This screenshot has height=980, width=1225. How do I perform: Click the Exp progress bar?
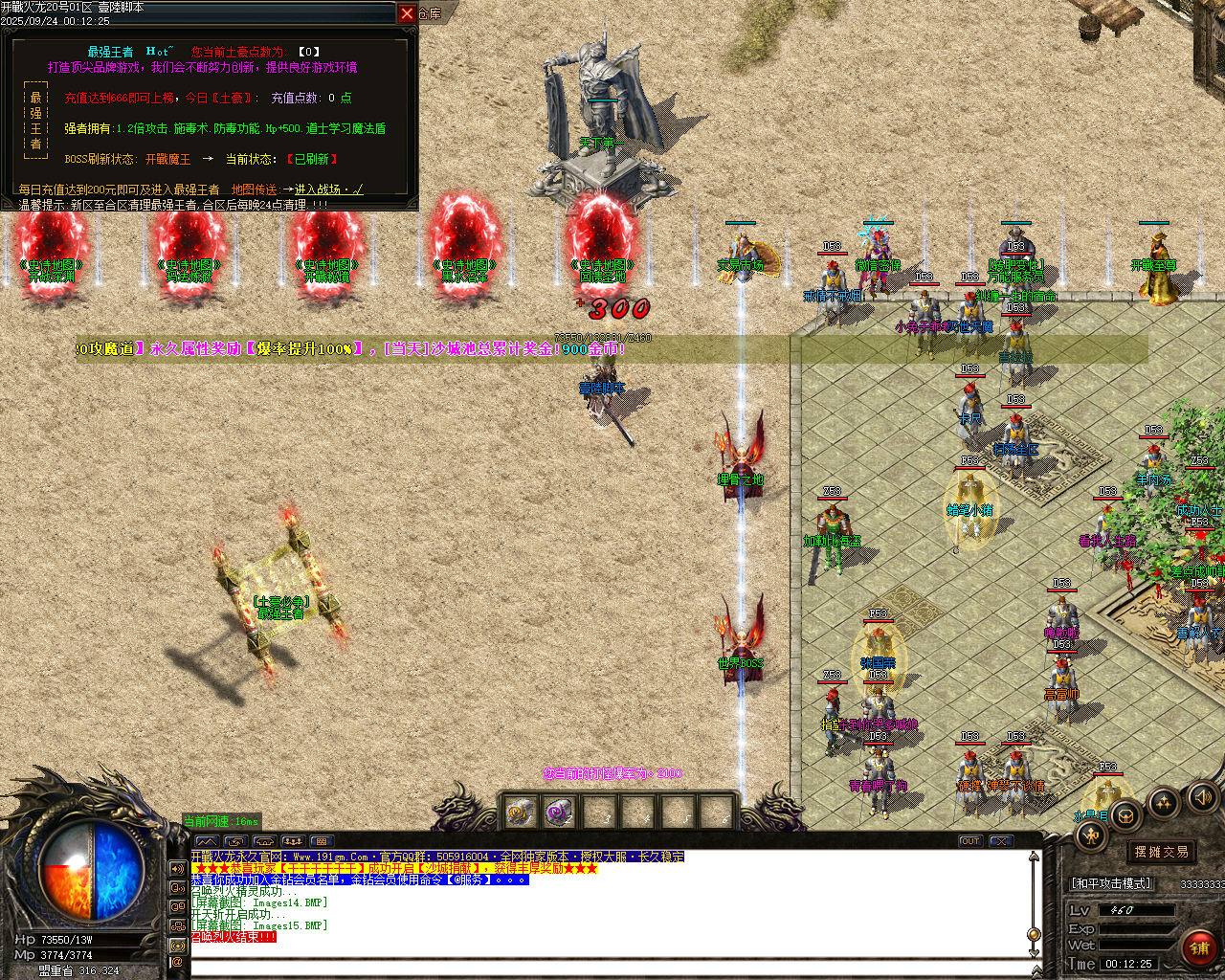point(1139,928)
